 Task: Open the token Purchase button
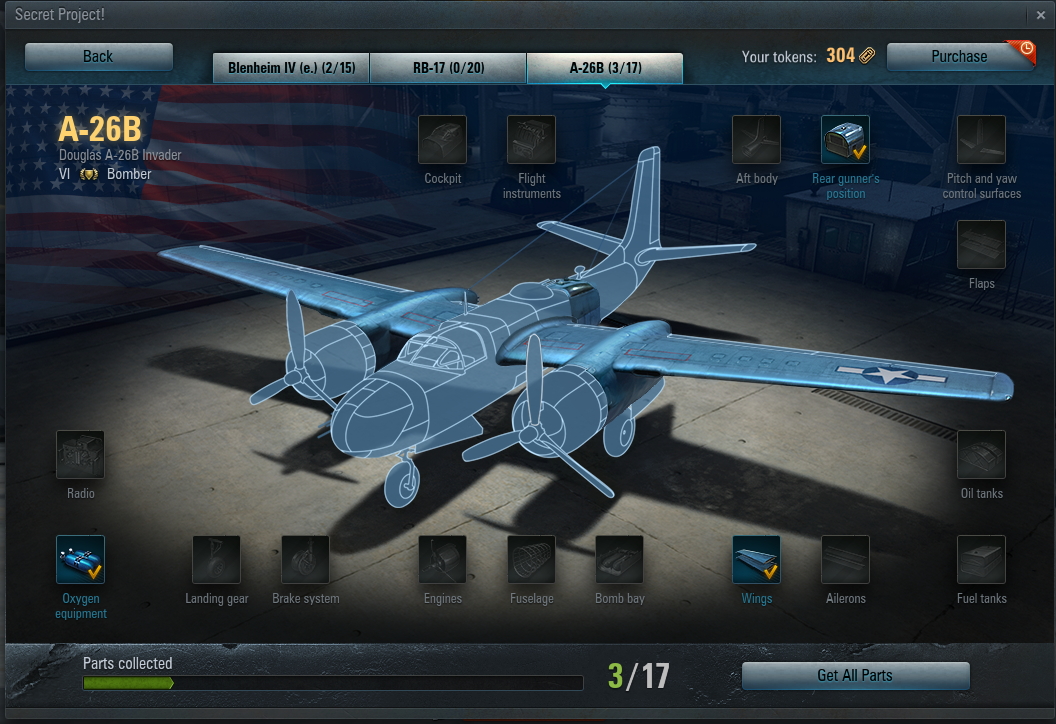click(x=959, y=57)
